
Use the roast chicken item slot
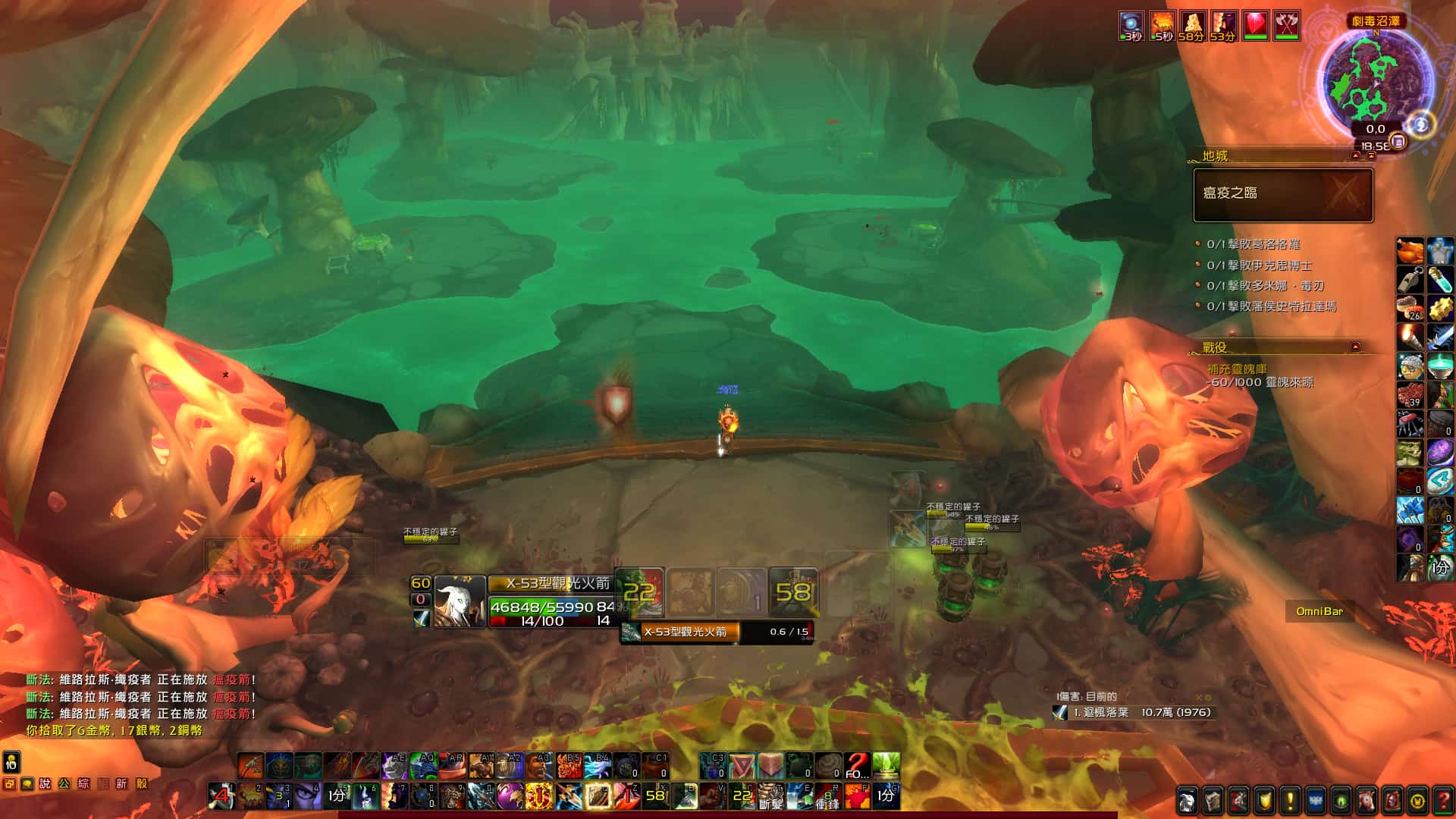click(1410, 251)
